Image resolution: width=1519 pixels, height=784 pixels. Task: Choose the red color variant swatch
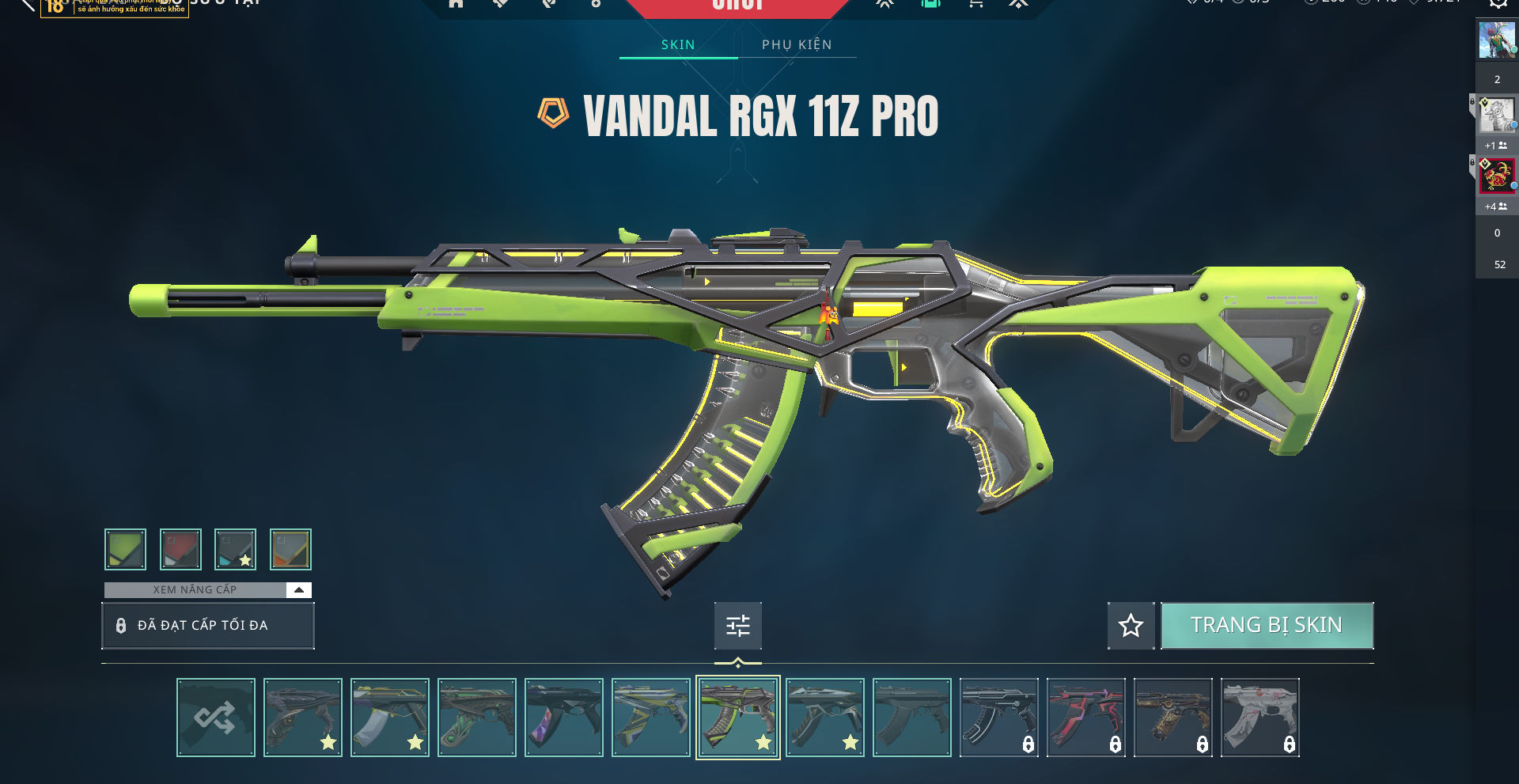(180, 549)
